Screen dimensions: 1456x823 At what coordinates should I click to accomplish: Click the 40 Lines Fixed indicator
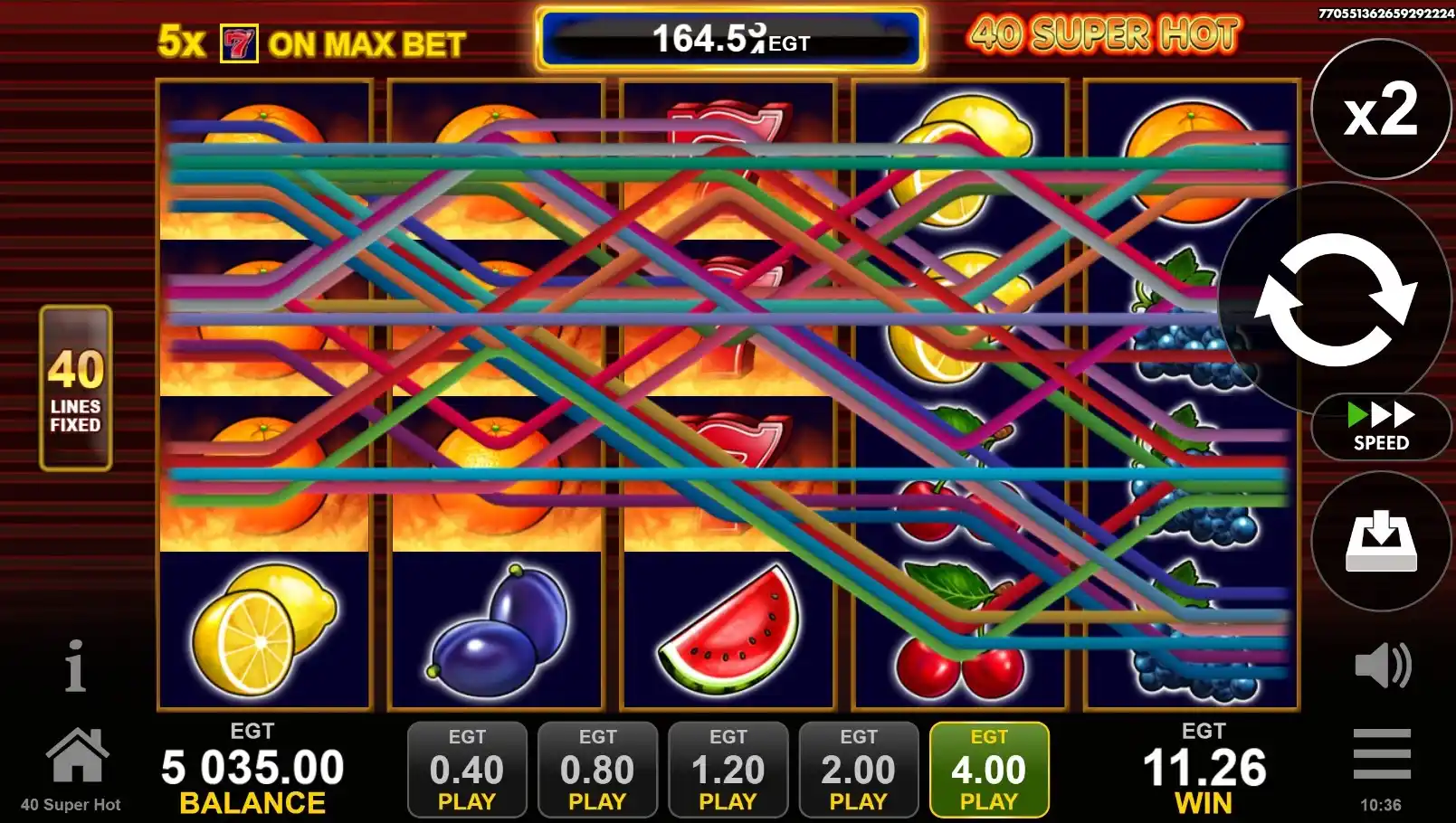tap(76, 388)
